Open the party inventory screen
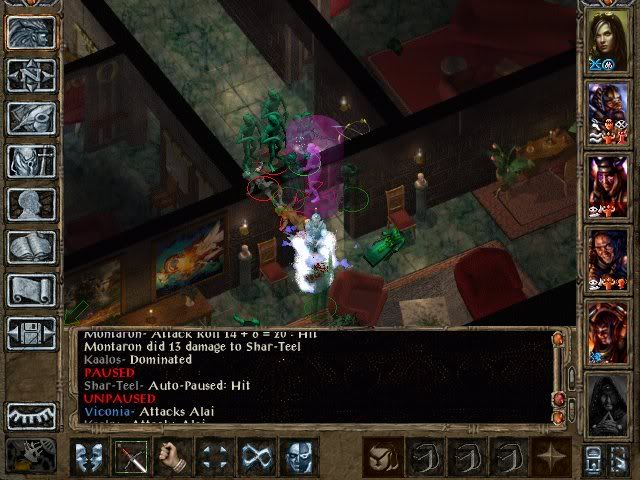This screenshot has width=640, height=480. 31,161
